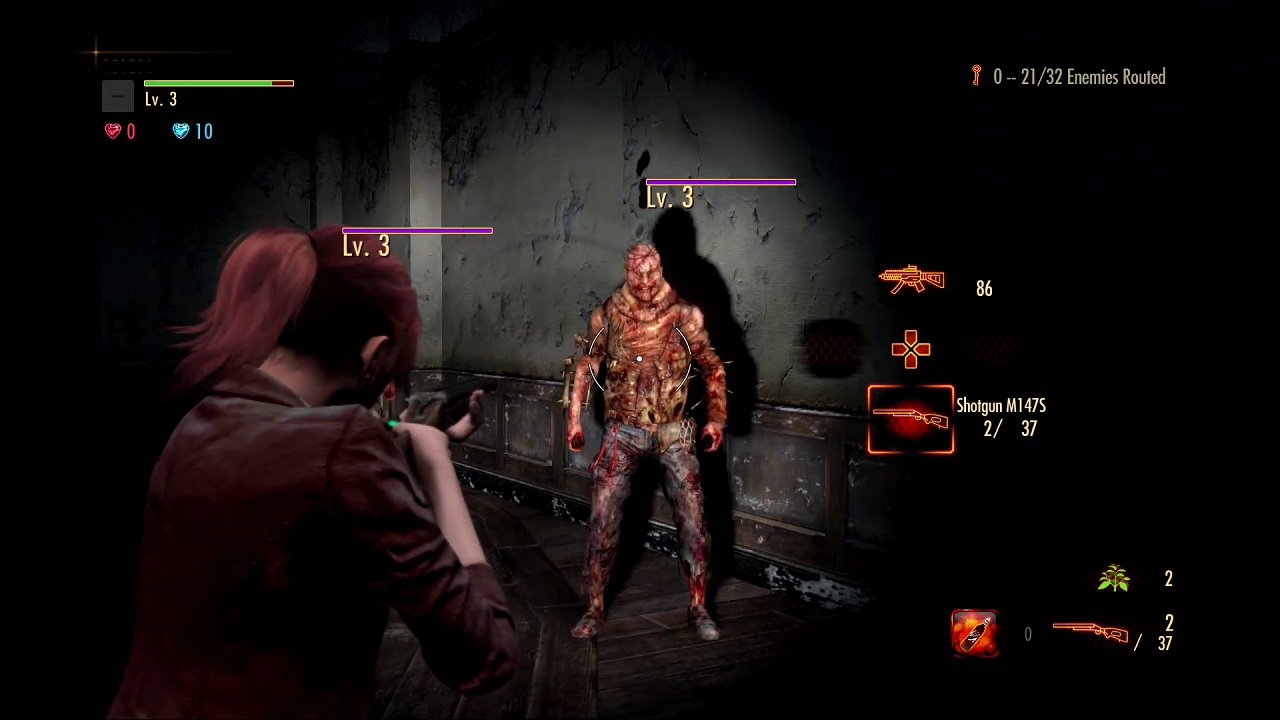The image size is (1280, 720).
Task: Click the D-pad weapon switch icon
Action: 911,349
